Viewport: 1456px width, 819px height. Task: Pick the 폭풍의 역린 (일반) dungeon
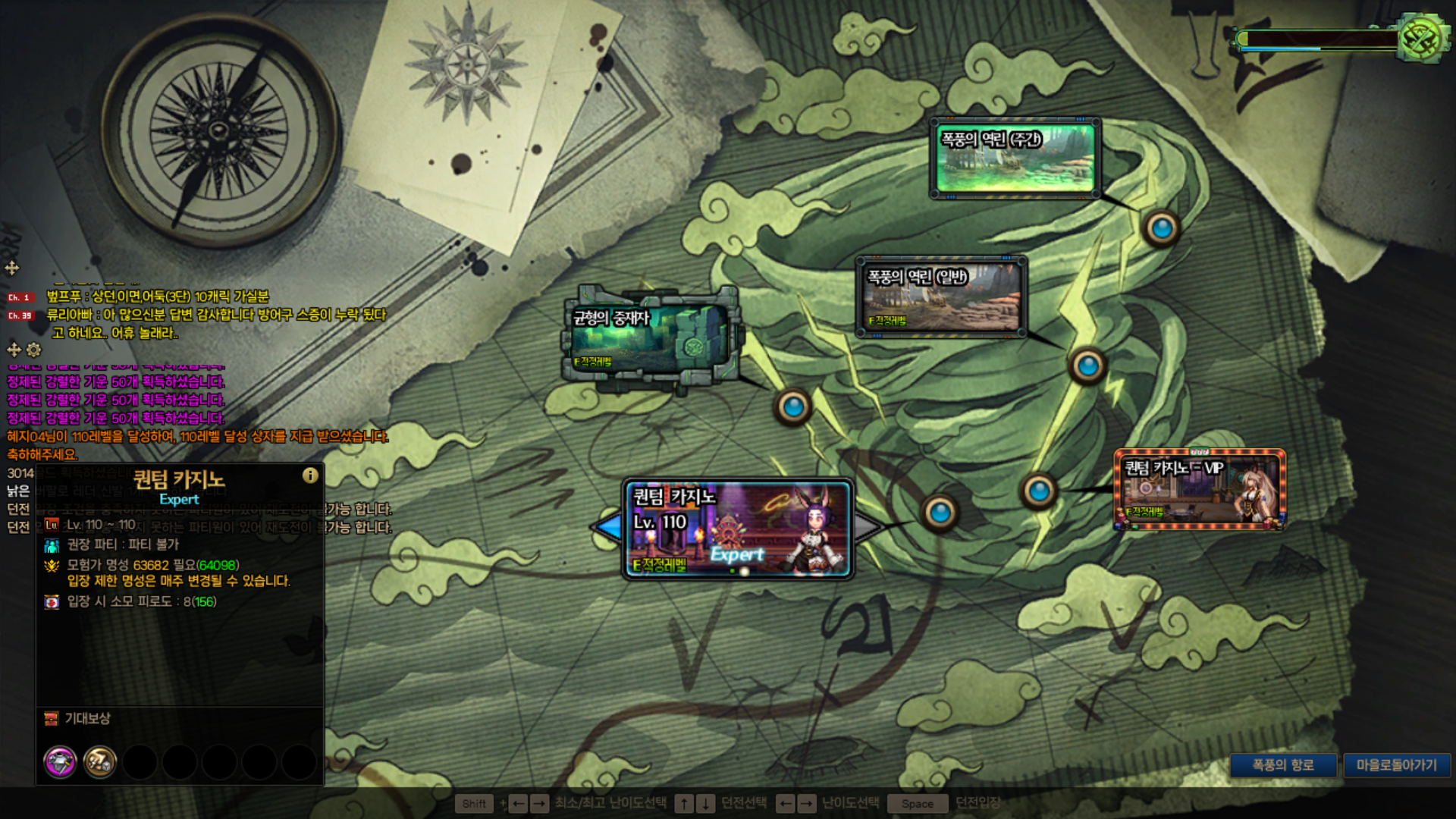[942, 297]
